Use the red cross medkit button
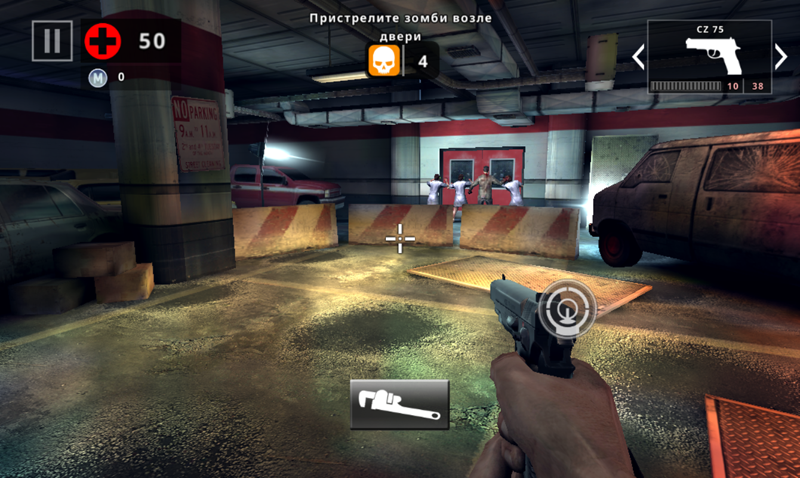The height and width of the screenshot is (478, 800). 101,41
